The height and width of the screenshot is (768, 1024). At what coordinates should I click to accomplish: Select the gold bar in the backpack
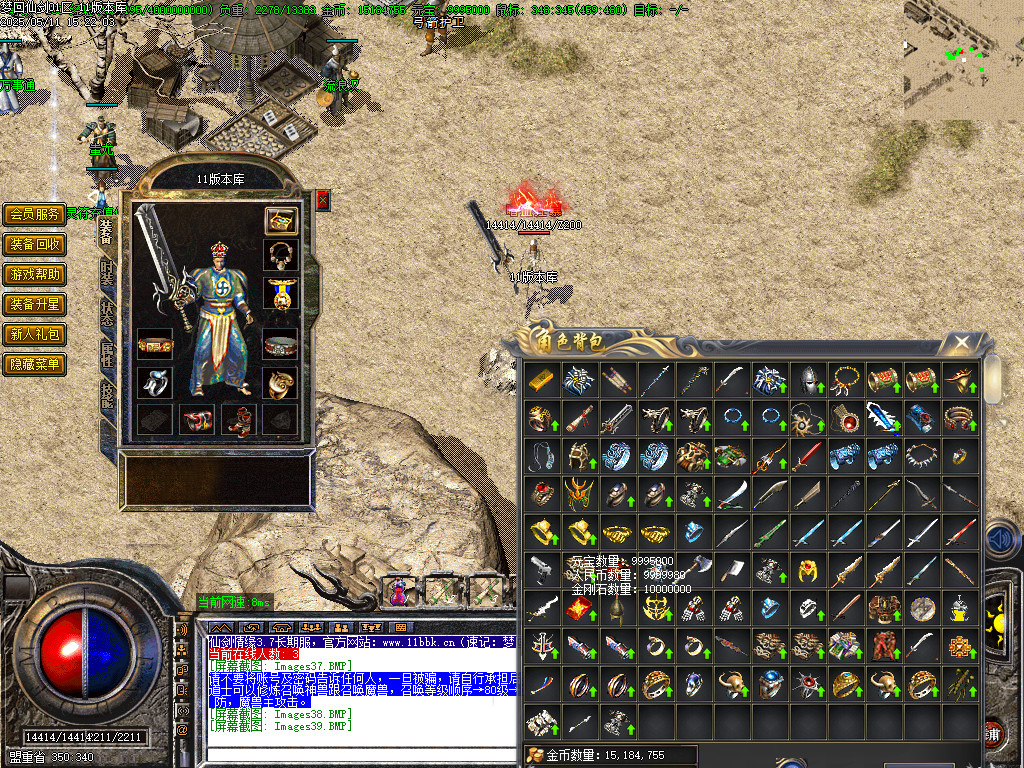click(542, 380)
